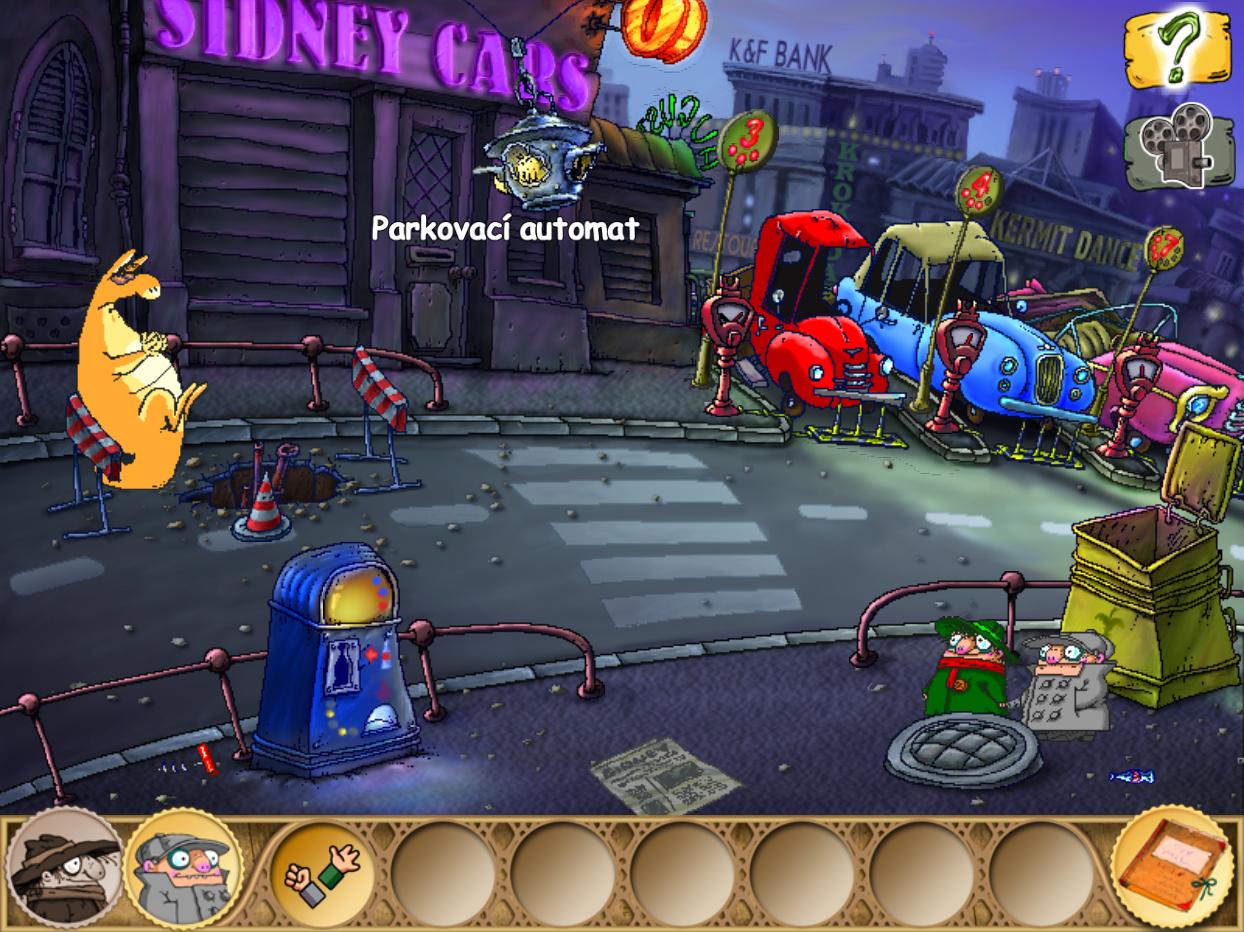The image size is (1244, 932).
Task: Switch to the grey-hatted pig detective portrait
Action: click(185, 868)
